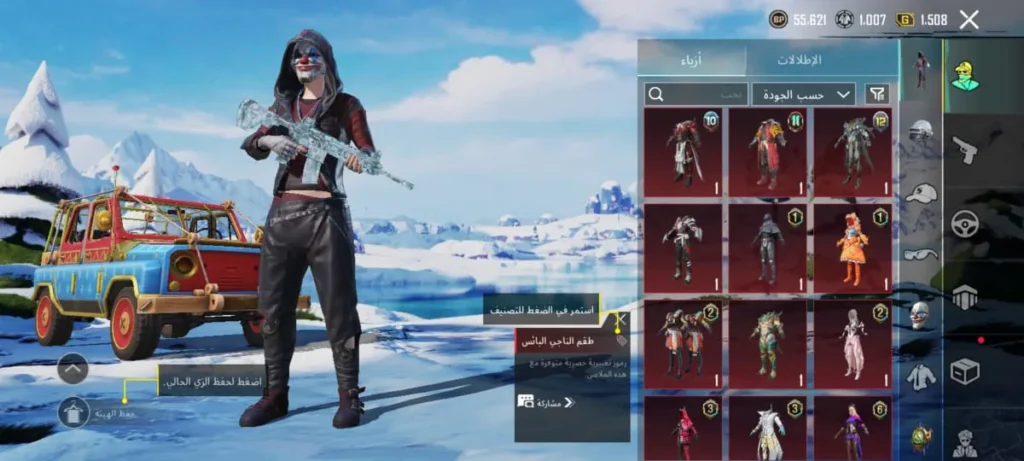The width and height of the screenshot is (1024, 461).
Task: Close the inventory screen
Action: (x=968, y=19)
